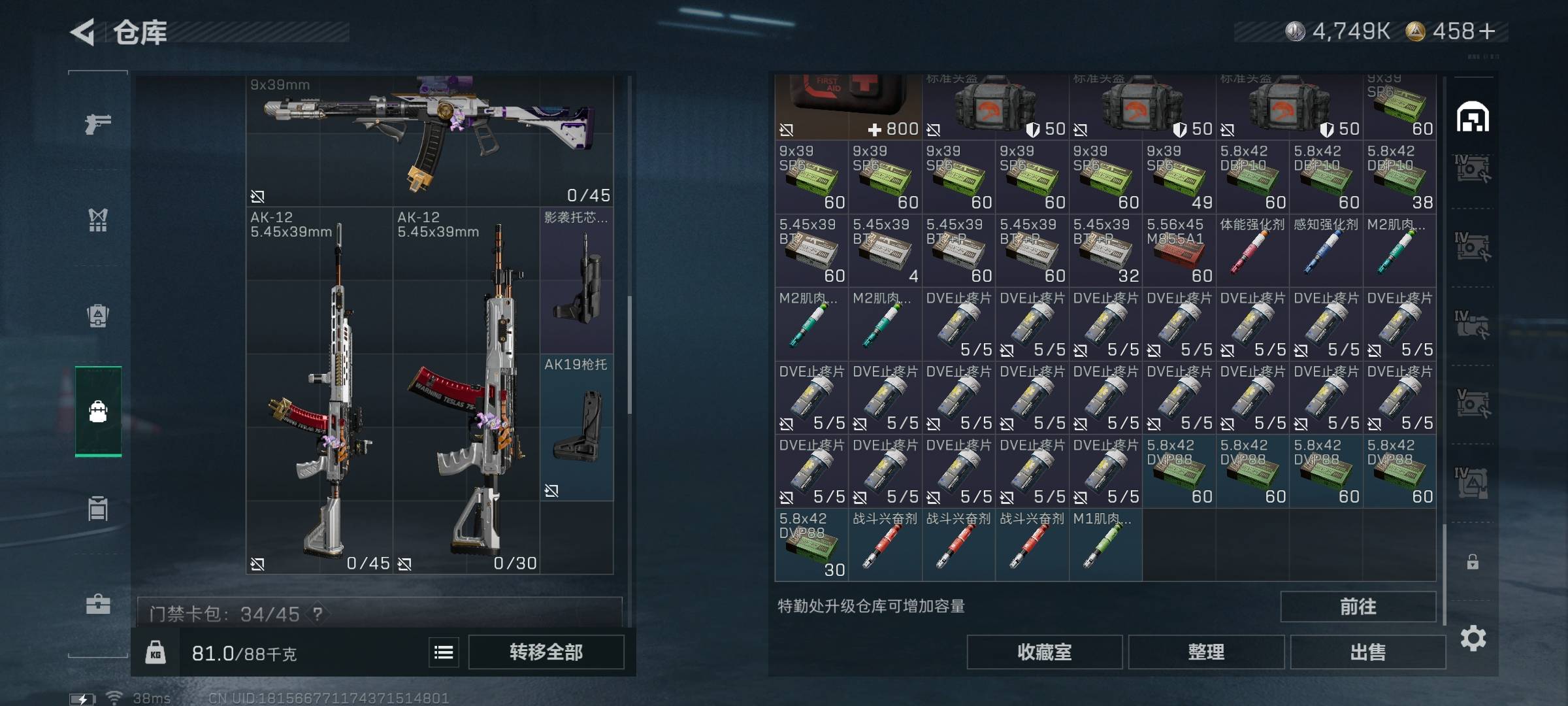Open the settings gear icon
Viewport: 1568px width, 706px height.
point(1473,638)
